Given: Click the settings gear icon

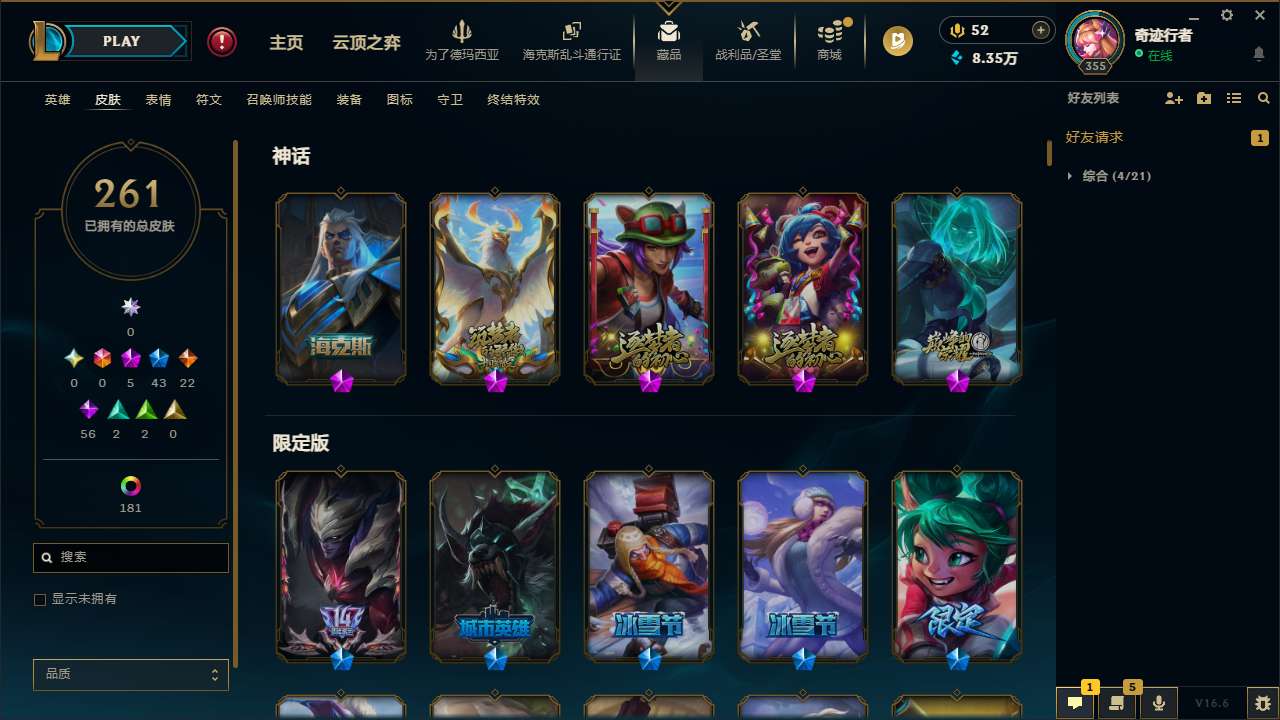Looking at the screenshot, I should [1226, 15].
